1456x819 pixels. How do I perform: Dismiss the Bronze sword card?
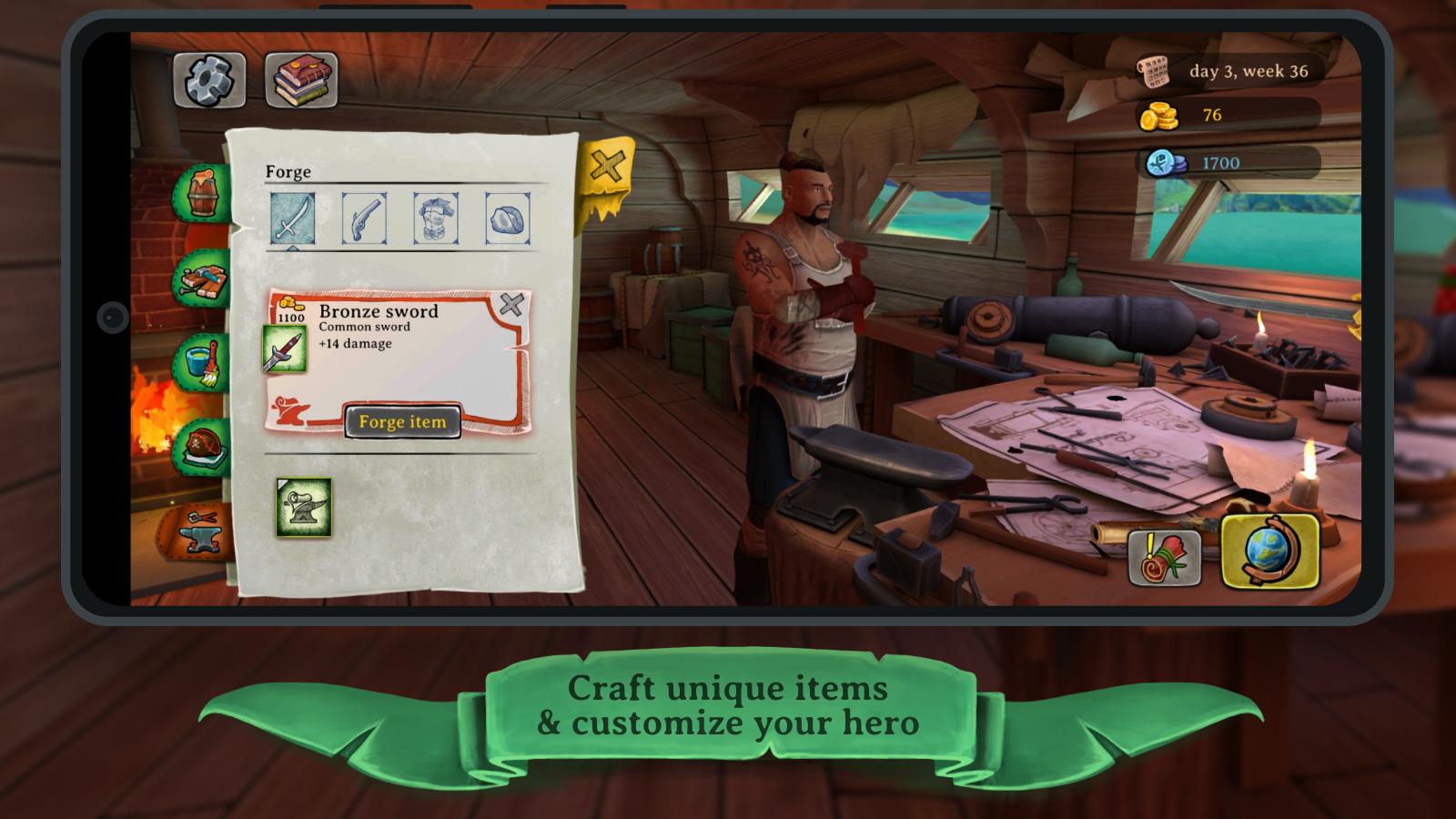[512, 304]
